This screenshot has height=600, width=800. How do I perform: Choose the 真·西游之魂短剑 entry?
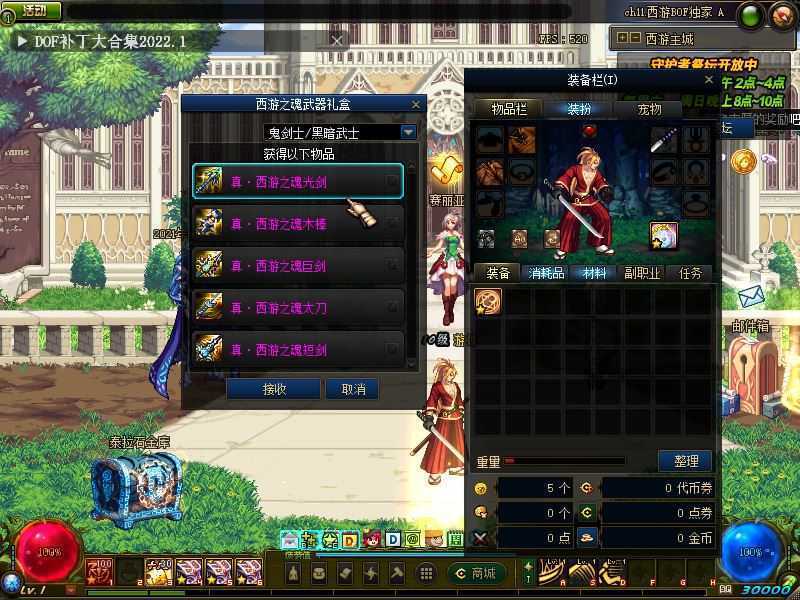297,349
